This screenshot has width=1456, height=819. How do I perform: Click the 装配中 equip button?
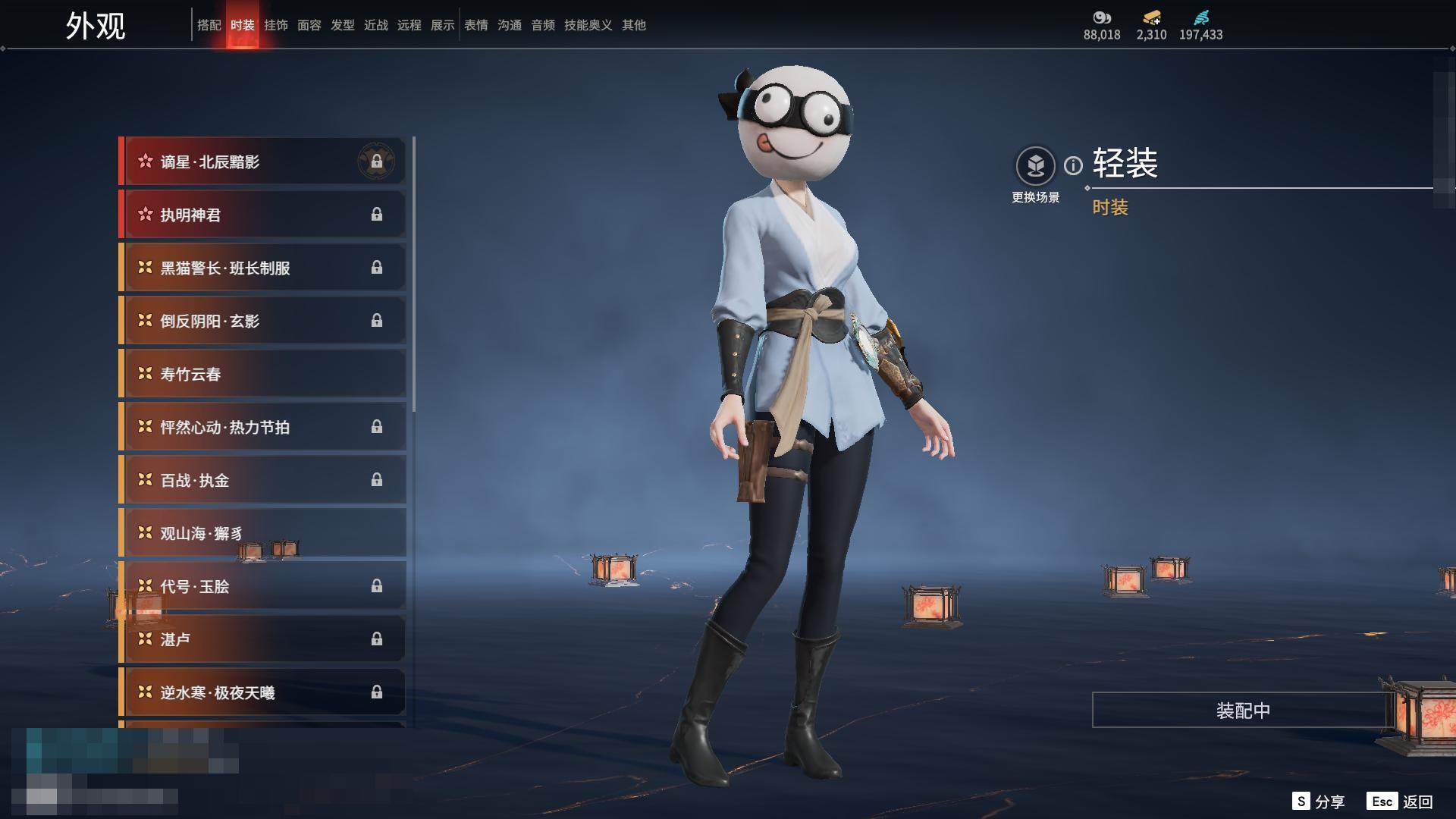1242,711
